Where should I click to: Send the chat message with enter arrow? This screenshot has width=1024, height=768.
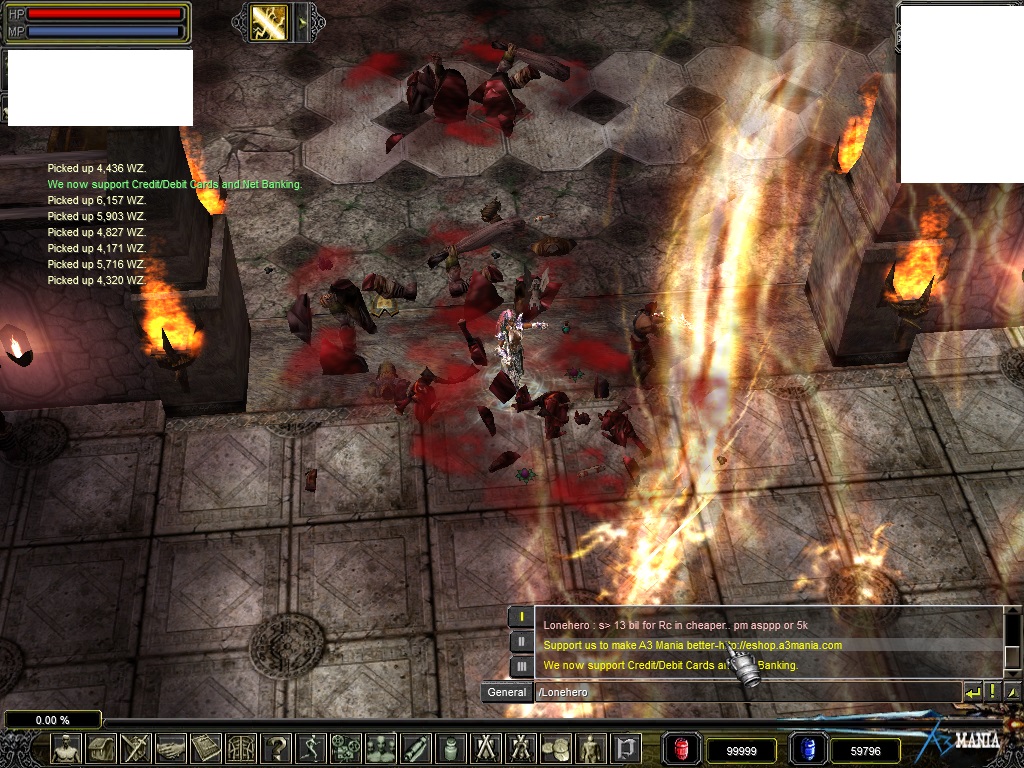pos(973,692)
